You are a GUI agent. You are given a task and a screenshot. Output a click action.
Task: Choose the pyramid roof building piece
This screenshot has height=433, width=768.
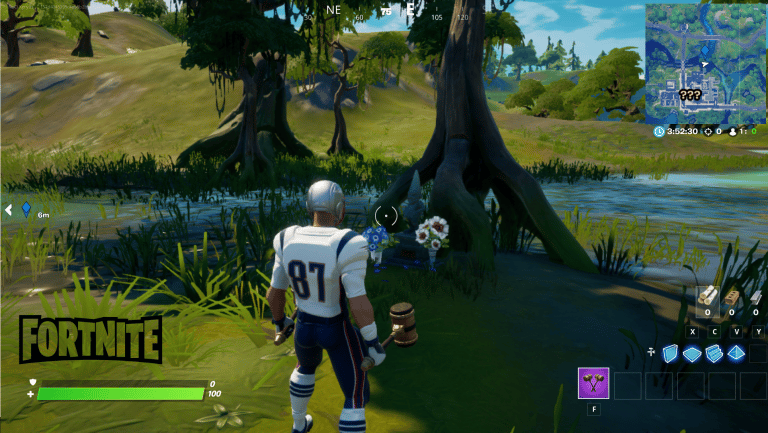click(737, 352)
